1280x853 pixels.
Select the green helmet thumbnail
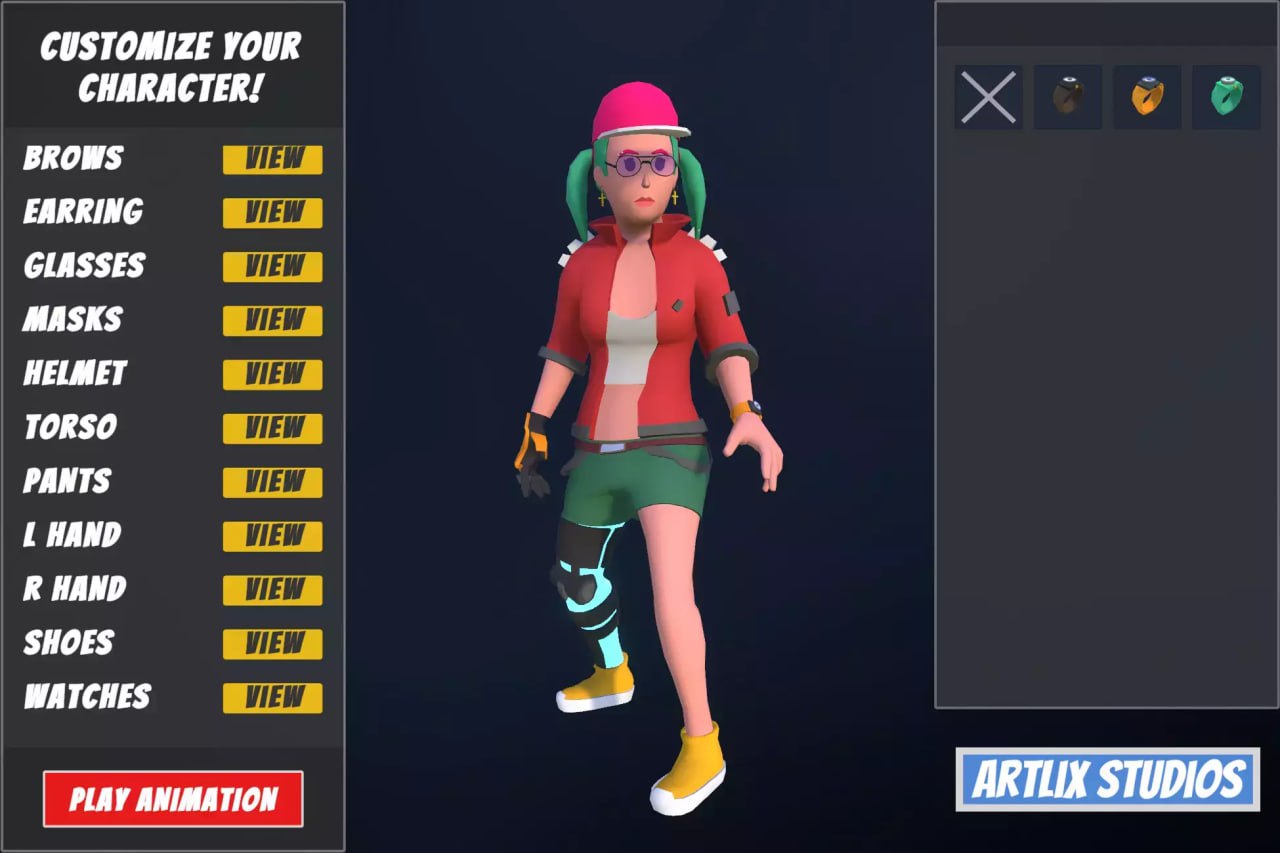pyautogui.click(x=1225, y=97)
